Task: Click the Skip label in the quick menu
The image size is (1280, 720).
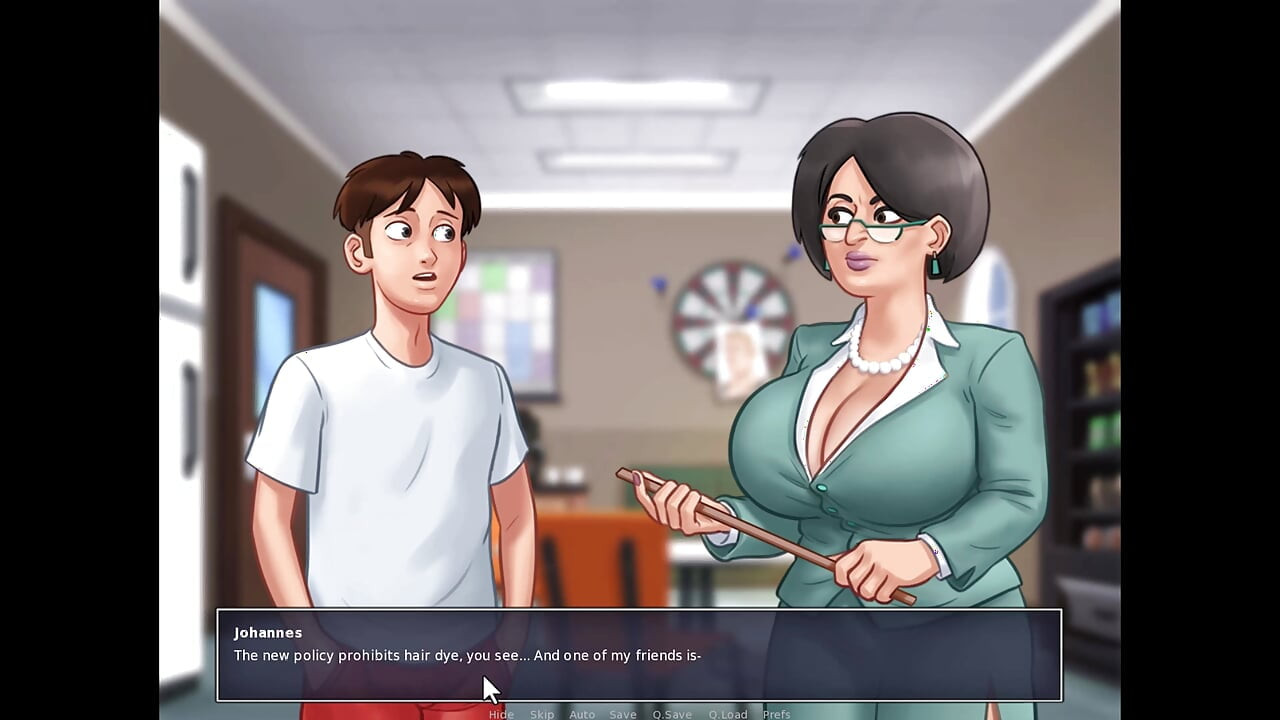Action: point(542,714)
